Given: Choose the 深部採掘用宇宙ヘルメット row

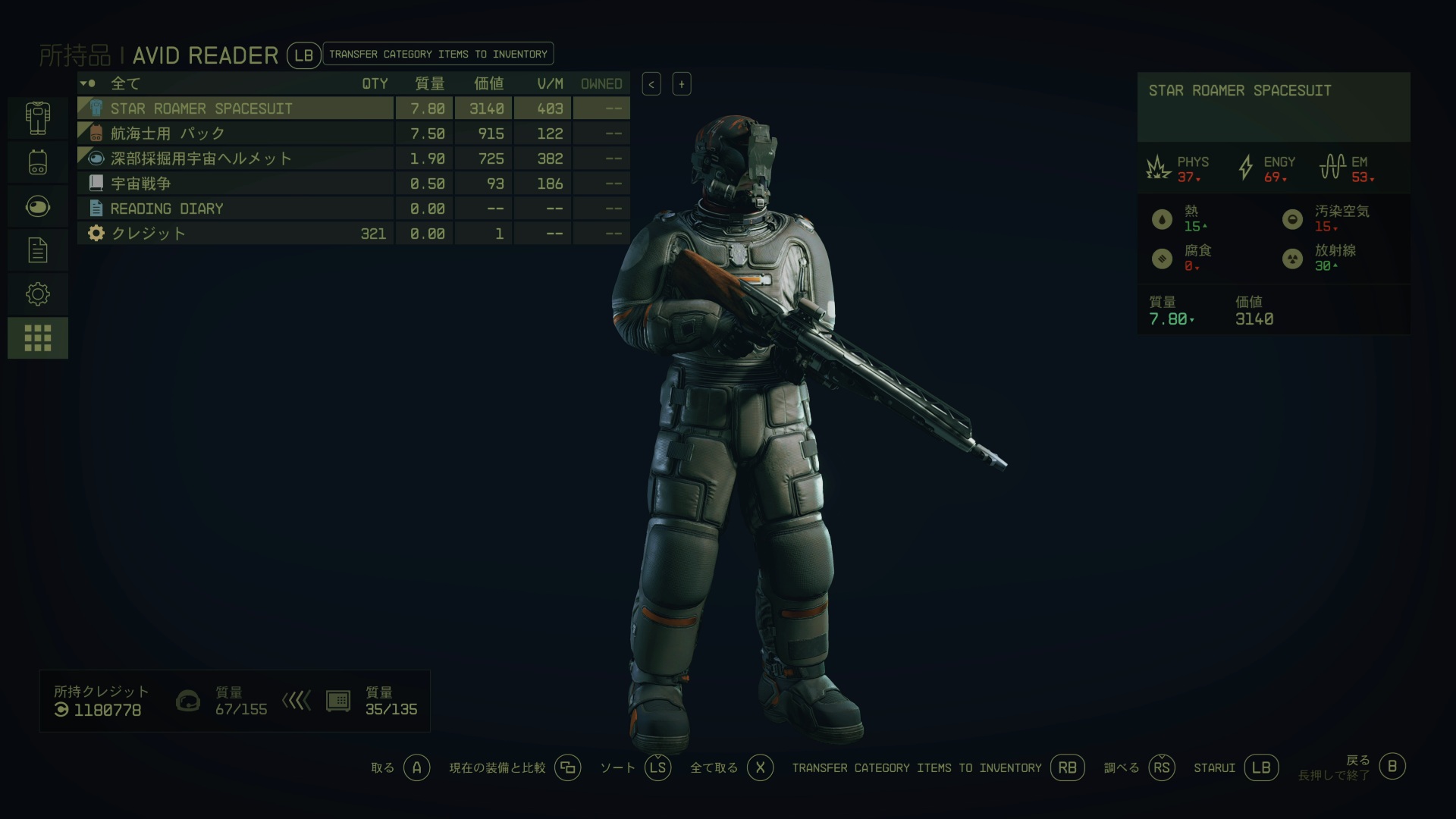Looking at the screenshot, I should [x=235, y=158].
